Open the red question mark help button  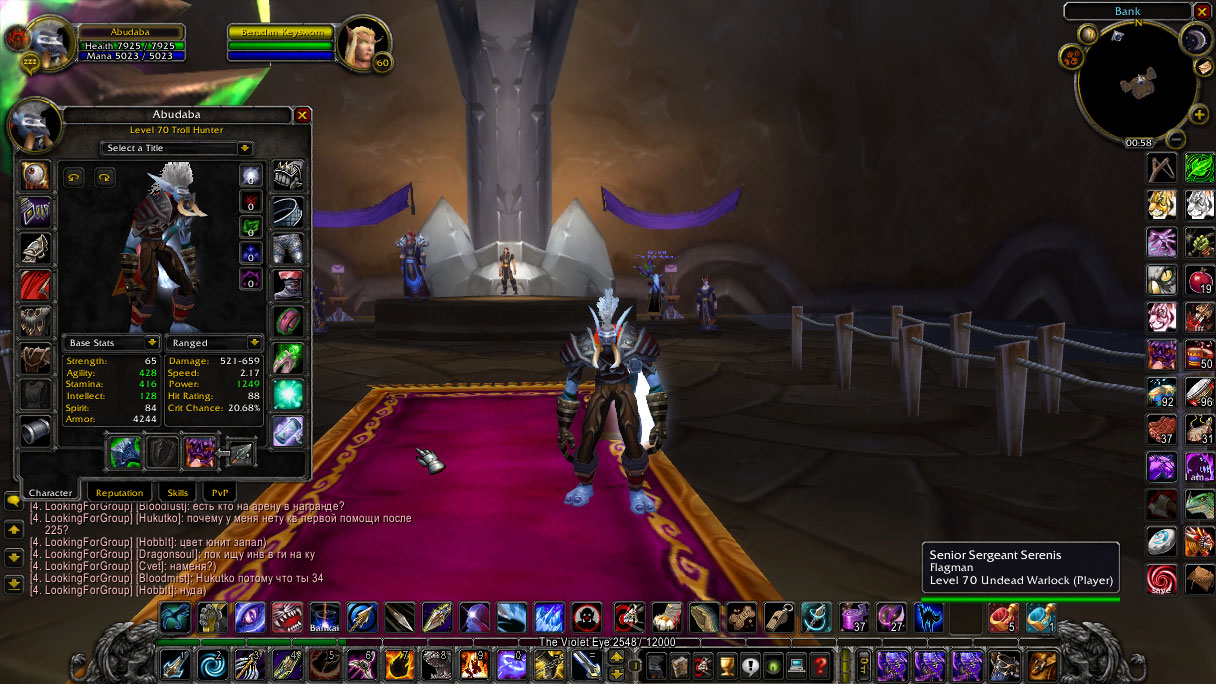820,664
